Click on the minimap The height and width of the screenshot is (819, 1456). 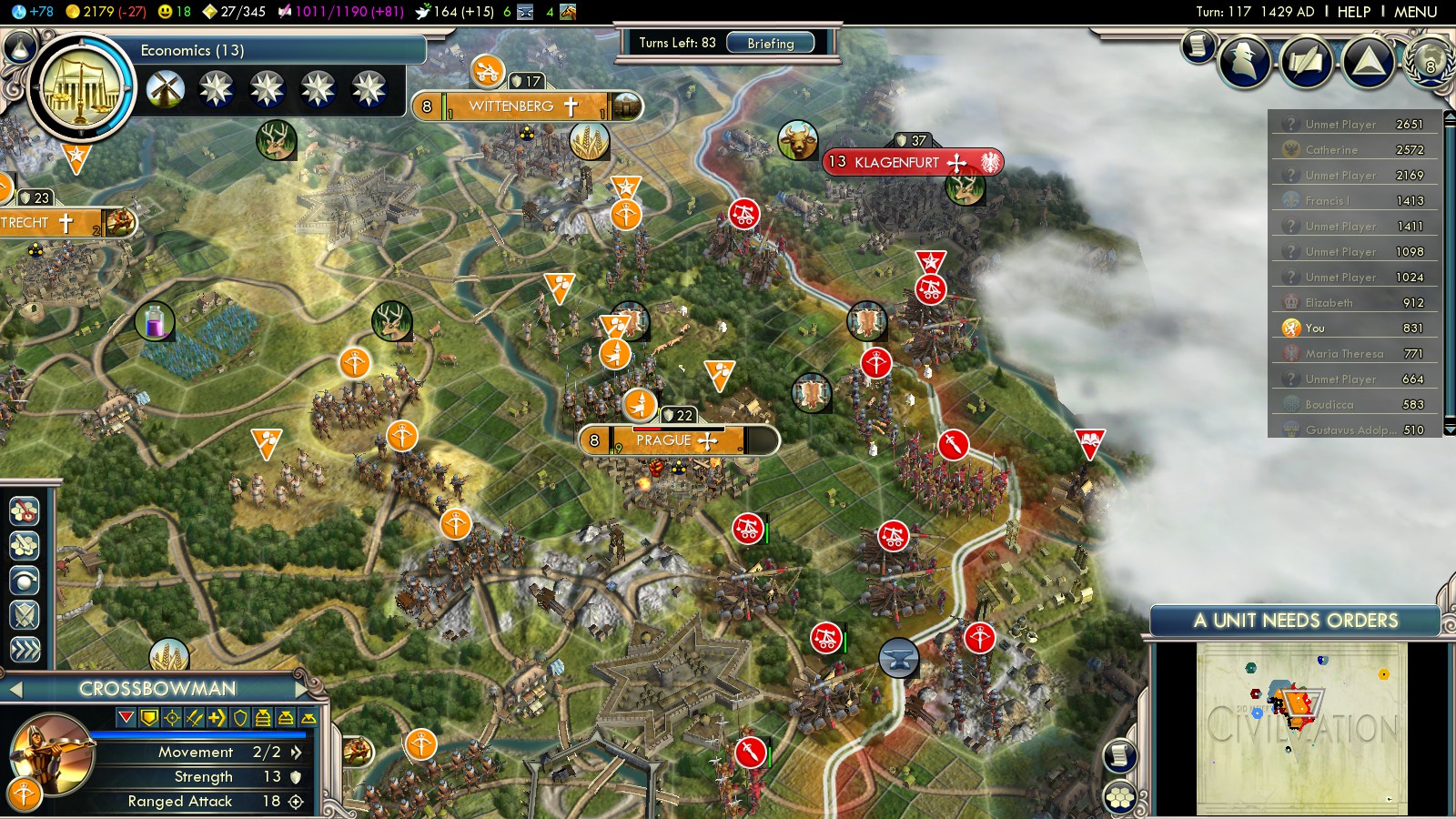[x=1301, y=728]
